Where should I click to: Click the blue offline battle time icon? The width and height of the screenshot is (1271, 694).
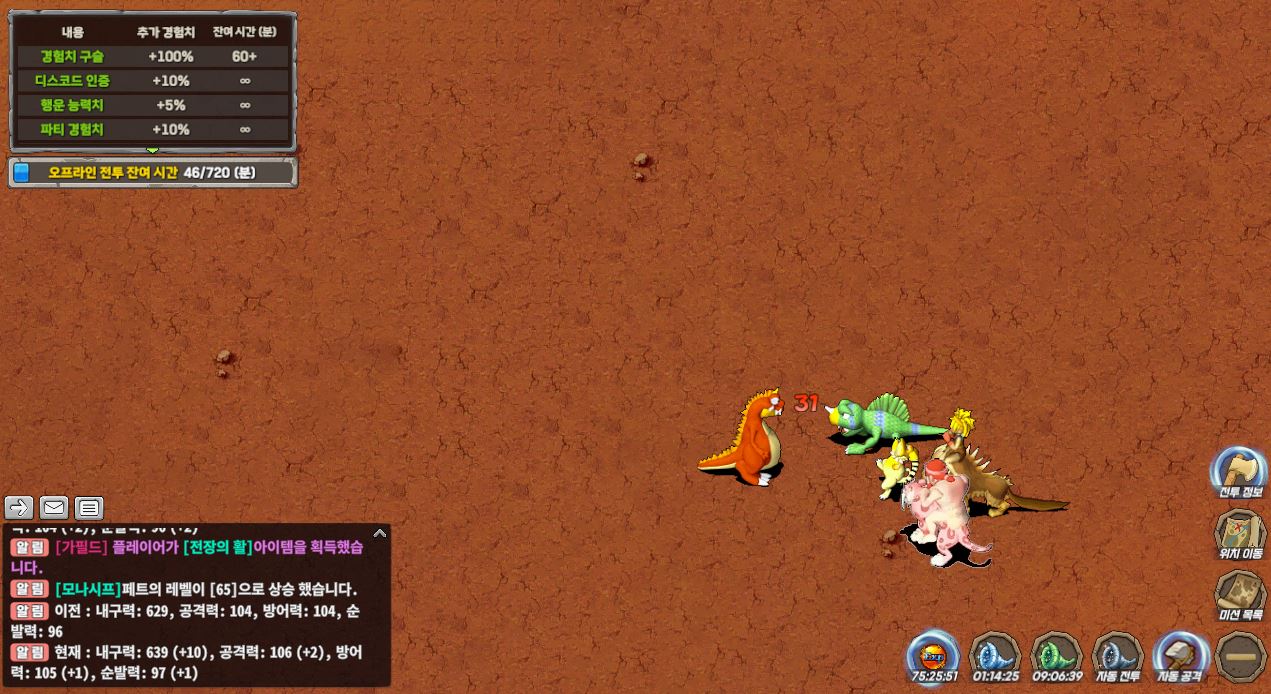[22, 173]
